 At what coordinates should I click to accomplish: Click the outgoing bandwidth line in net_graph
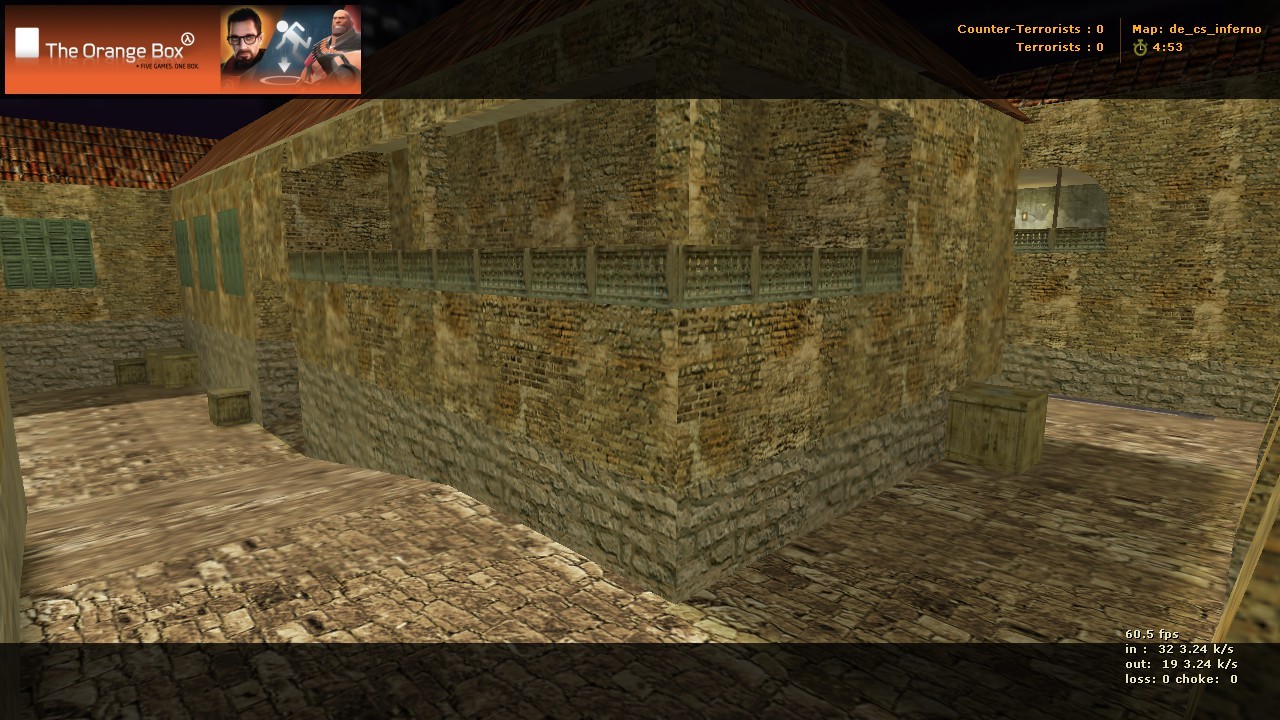[1182, 661]
